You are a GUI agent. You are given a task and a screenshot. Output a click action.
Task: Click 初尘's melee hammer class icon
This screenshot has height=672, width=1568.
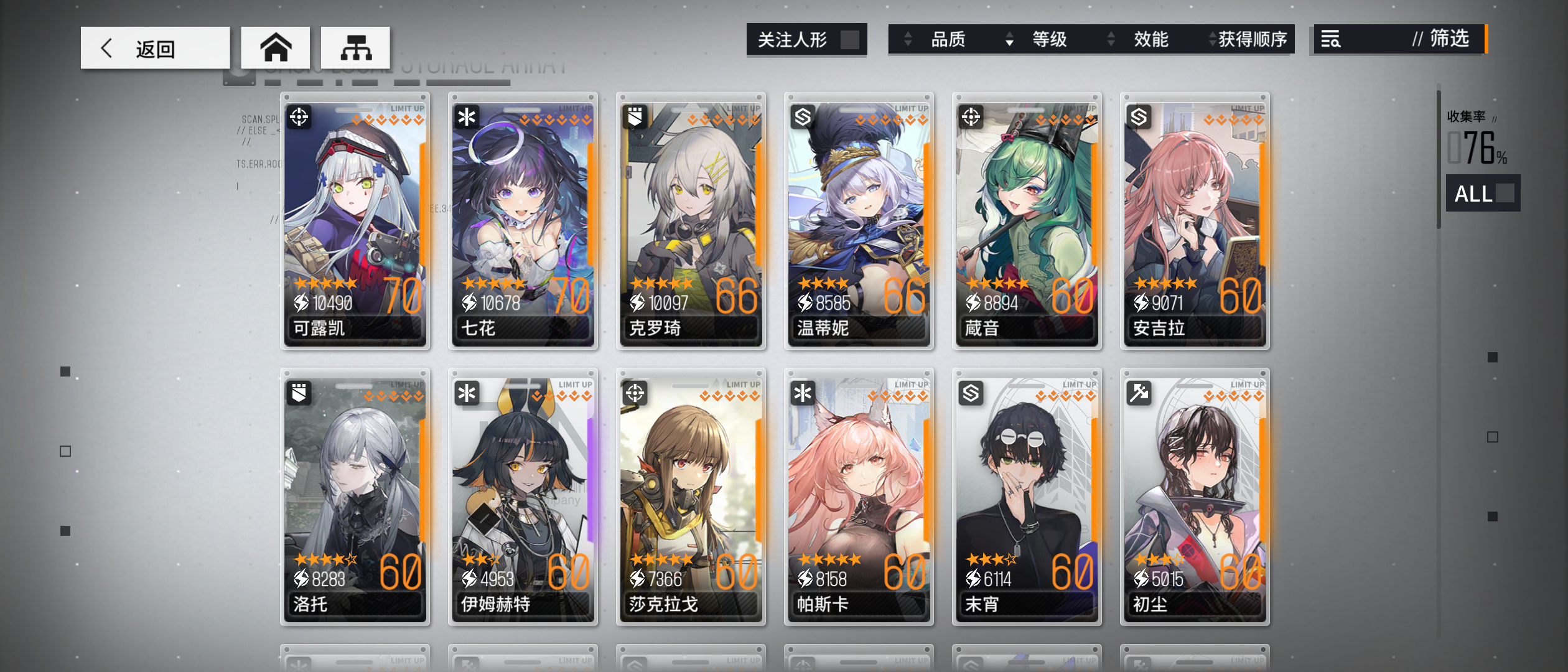tap(1140, 393)
